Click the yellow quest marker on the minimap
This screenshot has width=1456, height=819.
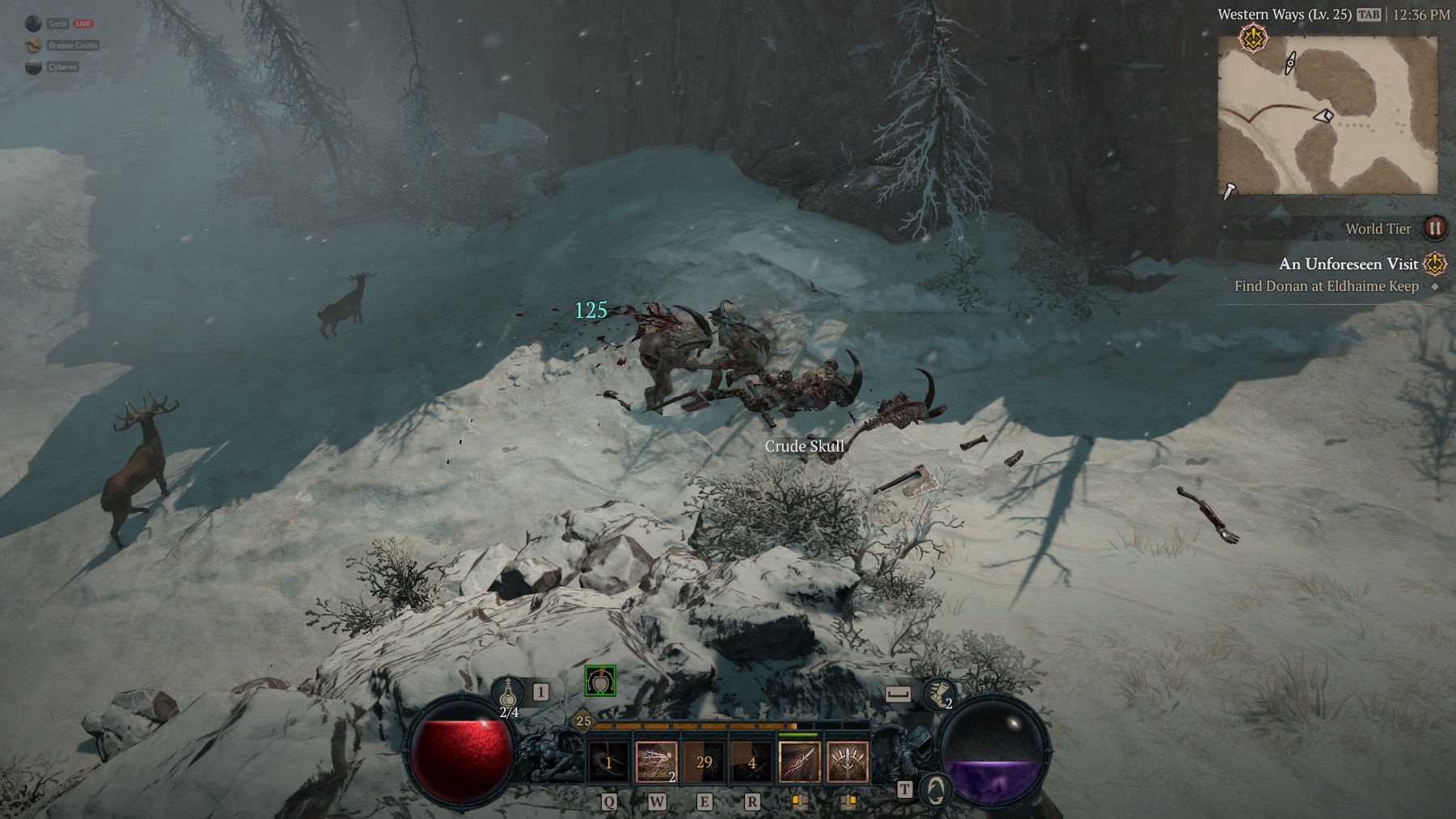[1253, 37]
